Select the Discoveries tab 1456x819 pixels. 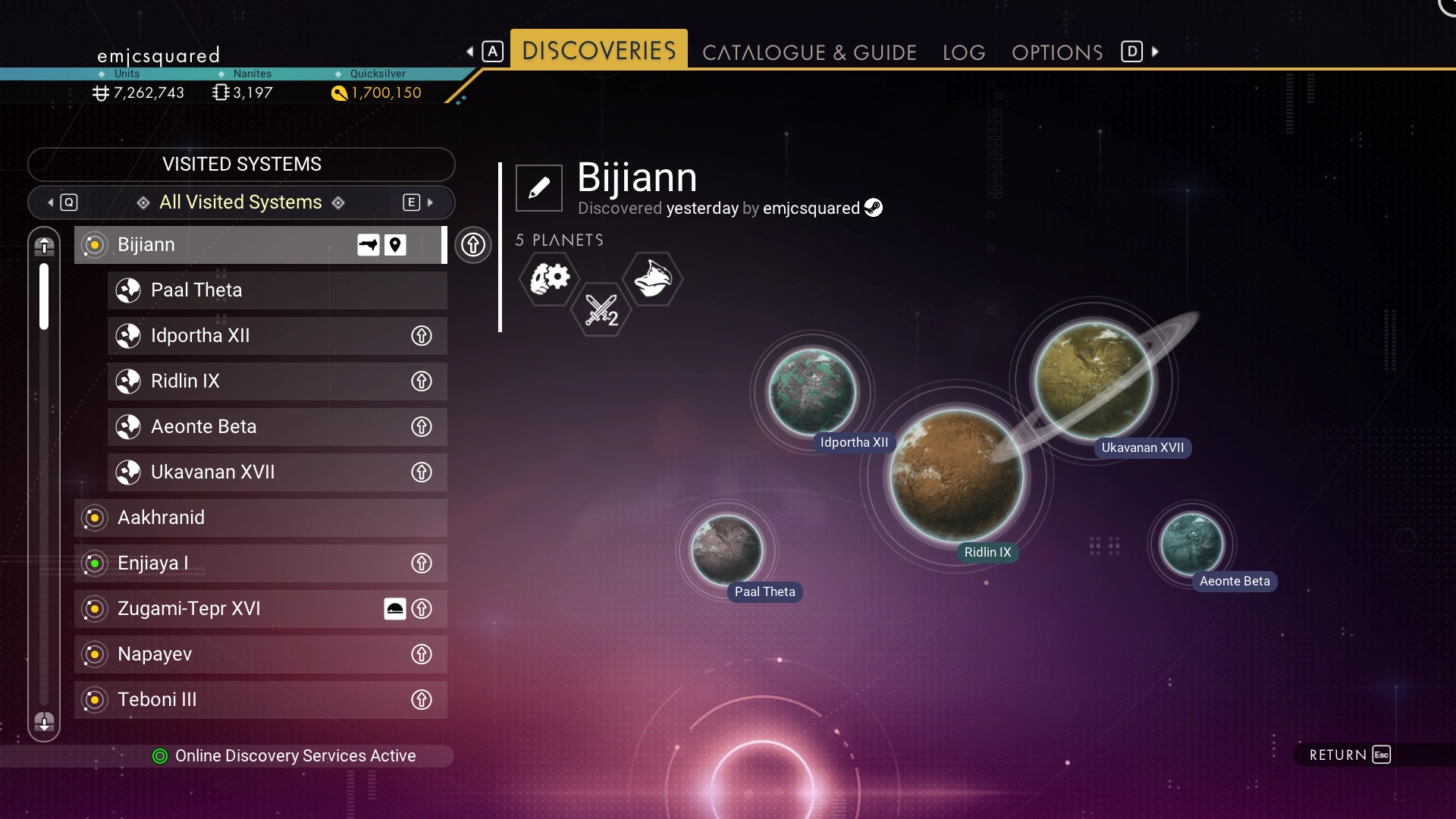point(598,50)
